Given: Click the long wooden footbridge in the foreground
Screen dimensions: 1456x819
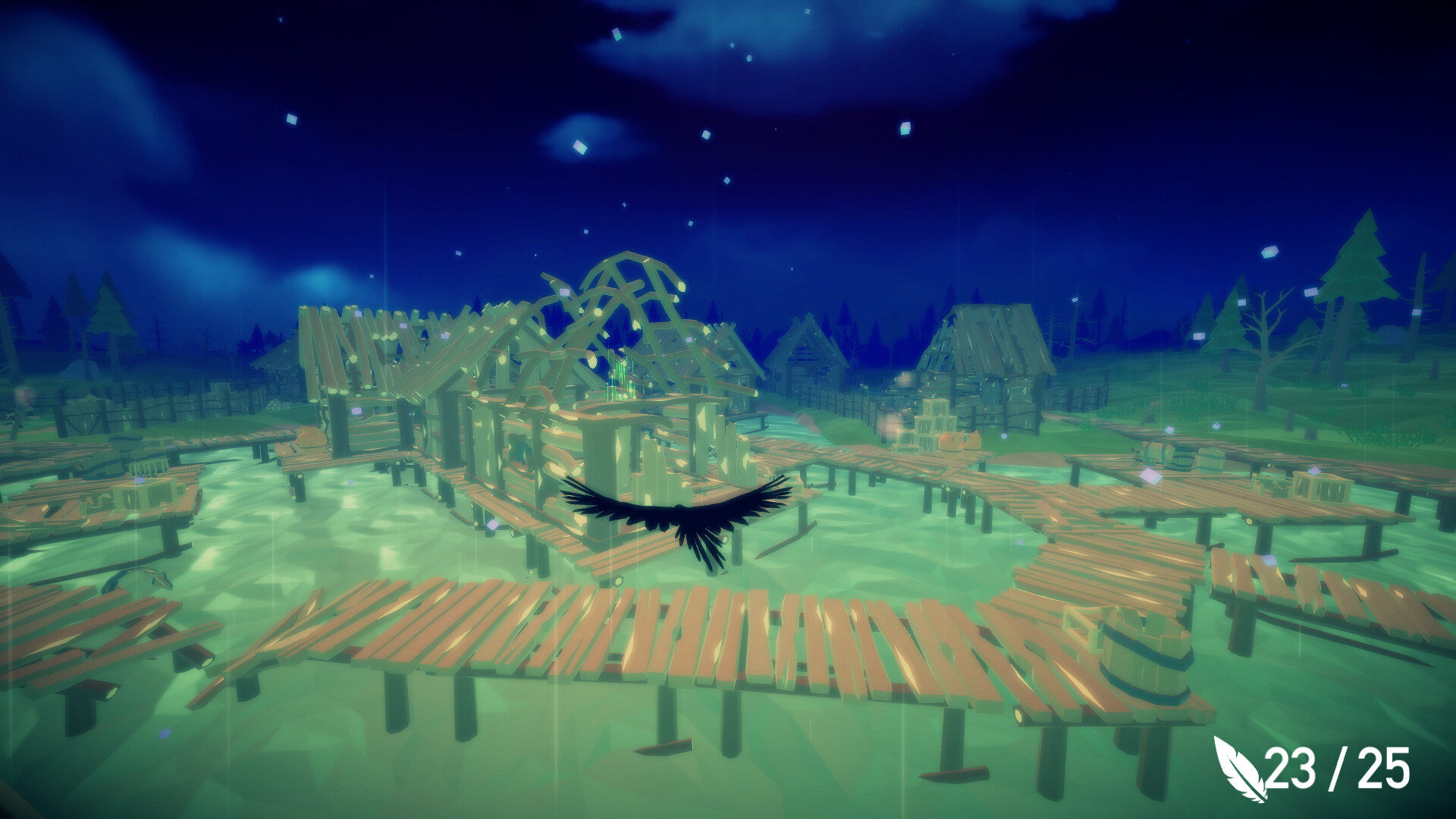Looking at the screenshot, I should click(x=682, y=629).
